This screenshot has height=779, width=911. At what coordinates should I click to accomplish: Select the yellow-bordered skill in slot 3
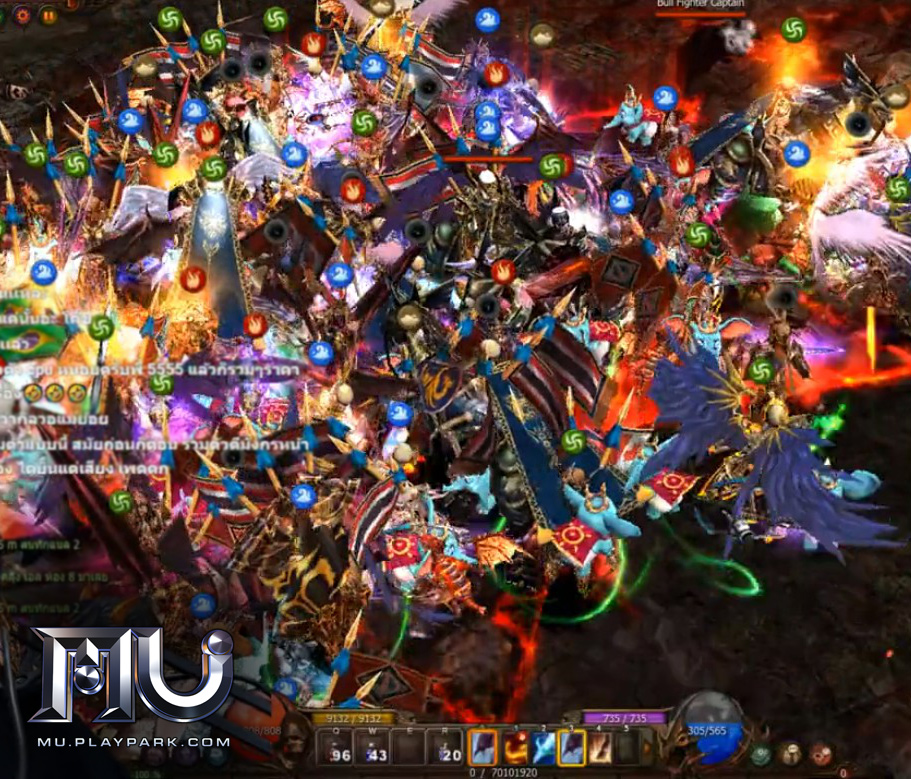572,747
